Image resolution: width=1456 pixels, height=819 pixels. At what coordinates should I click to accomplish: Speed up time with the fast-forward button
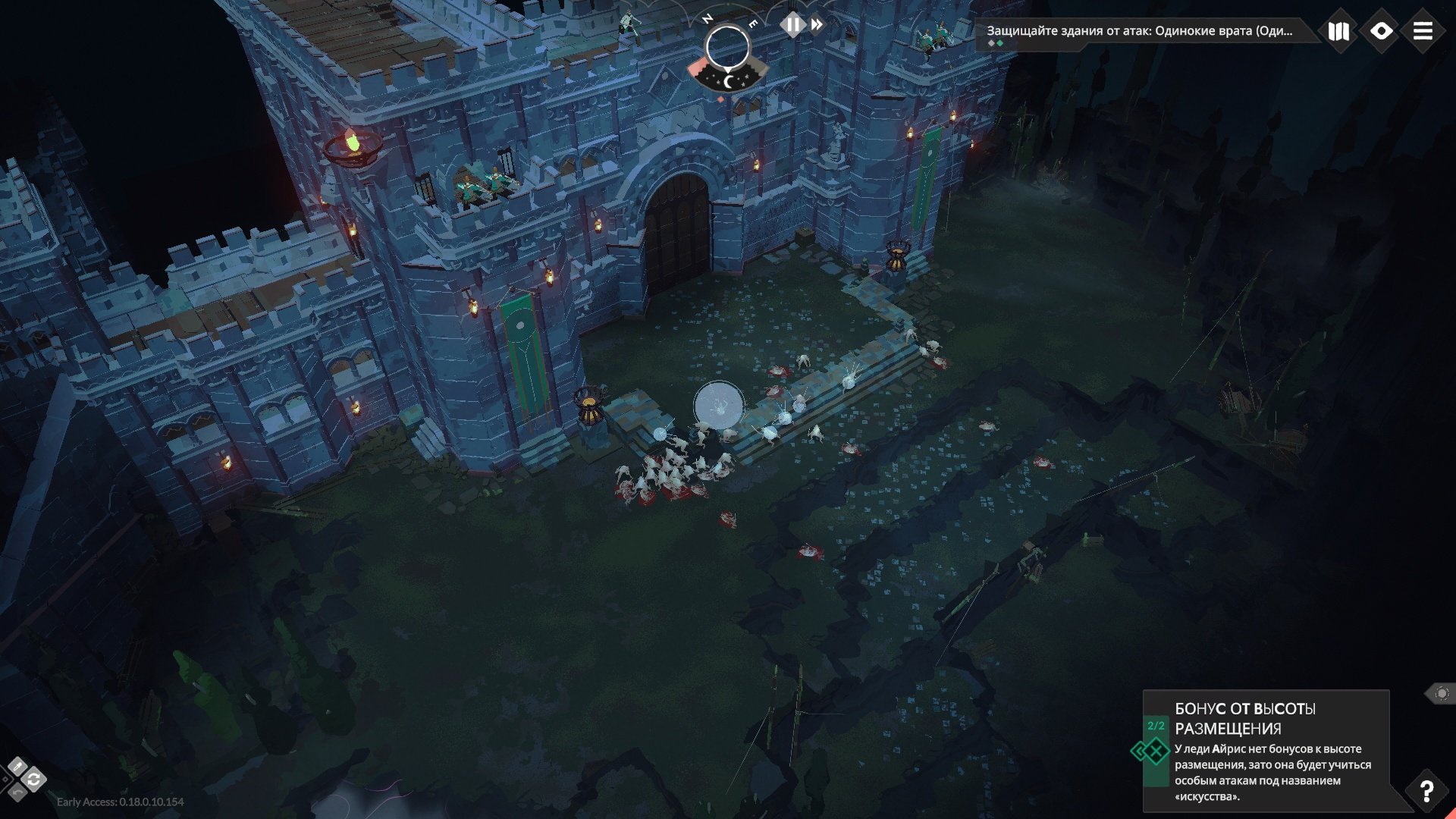pyautogui.click(x=817, y=25)
